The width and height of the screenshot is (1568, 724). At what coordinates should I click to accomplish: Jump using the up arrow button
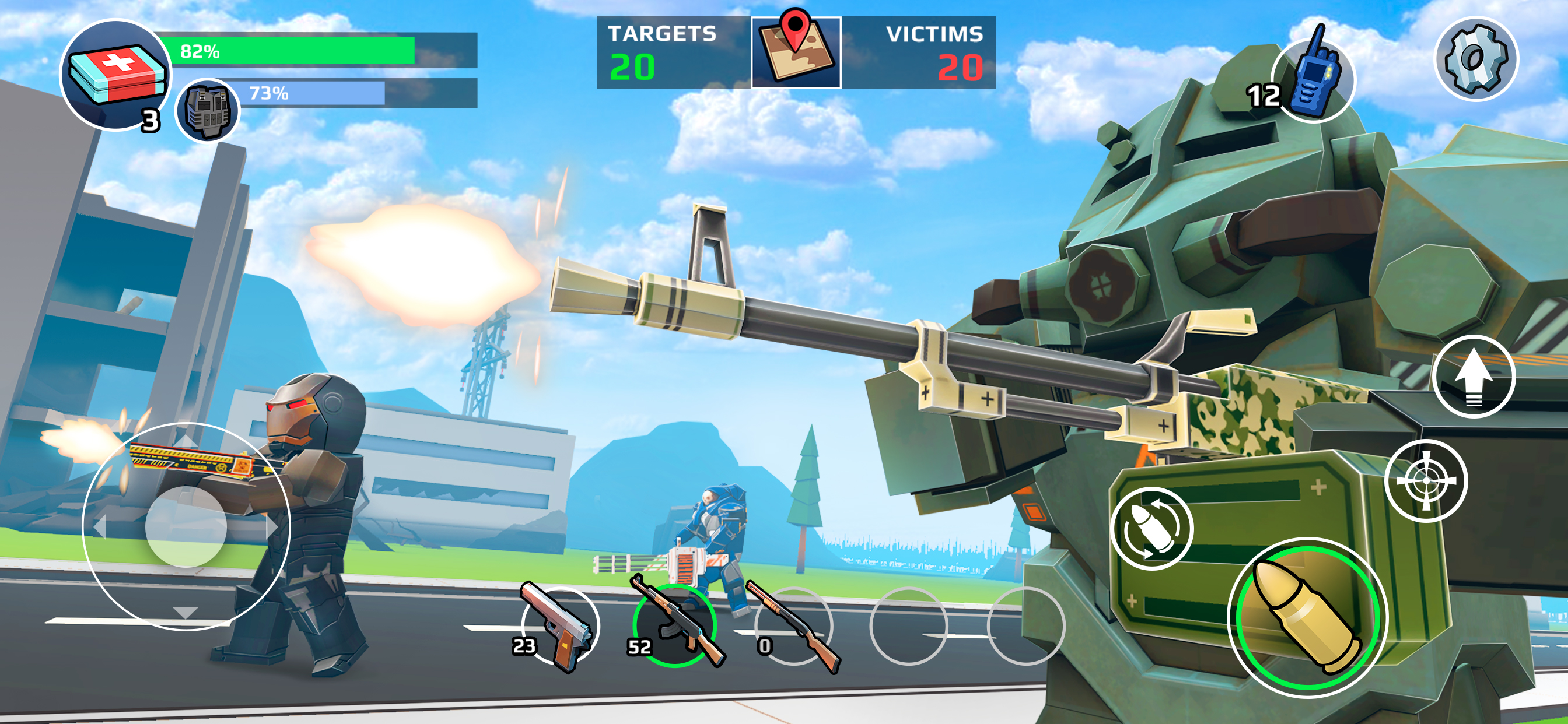point(1473,377)
